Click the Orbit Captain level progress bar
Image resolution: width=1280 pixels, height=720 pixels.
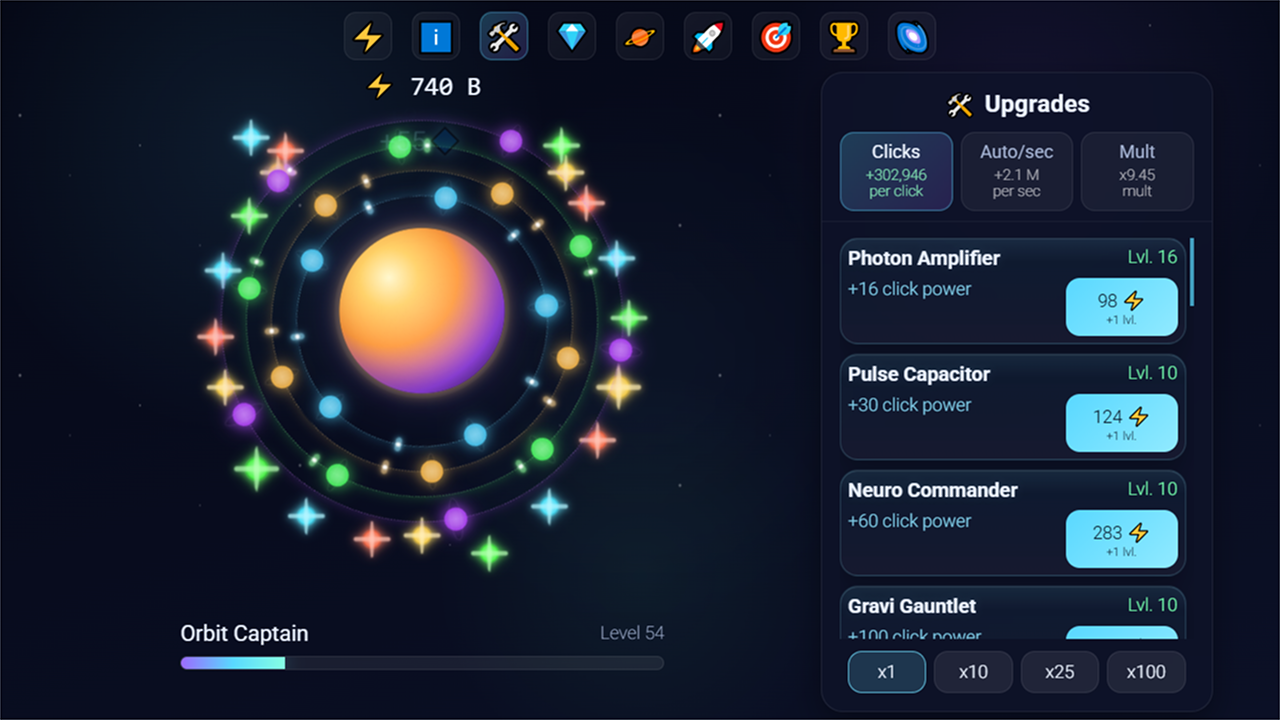[421, 663]
